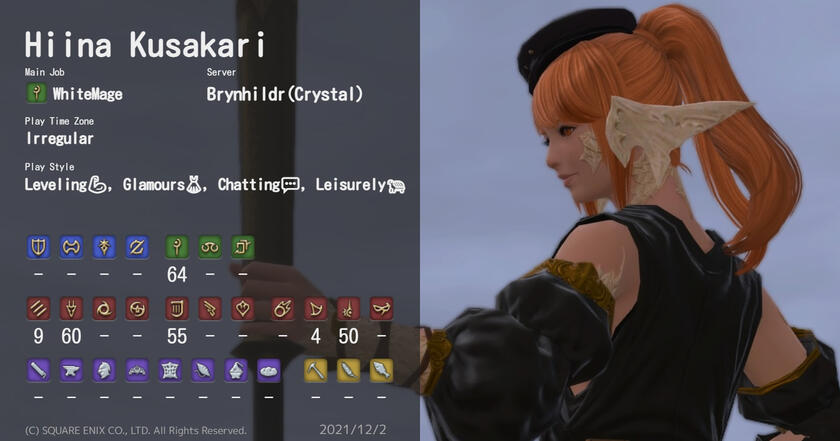This screenshot has height=441, width=840.
Task: Click the Carpenter saw icon
Action: pos(38,370)
